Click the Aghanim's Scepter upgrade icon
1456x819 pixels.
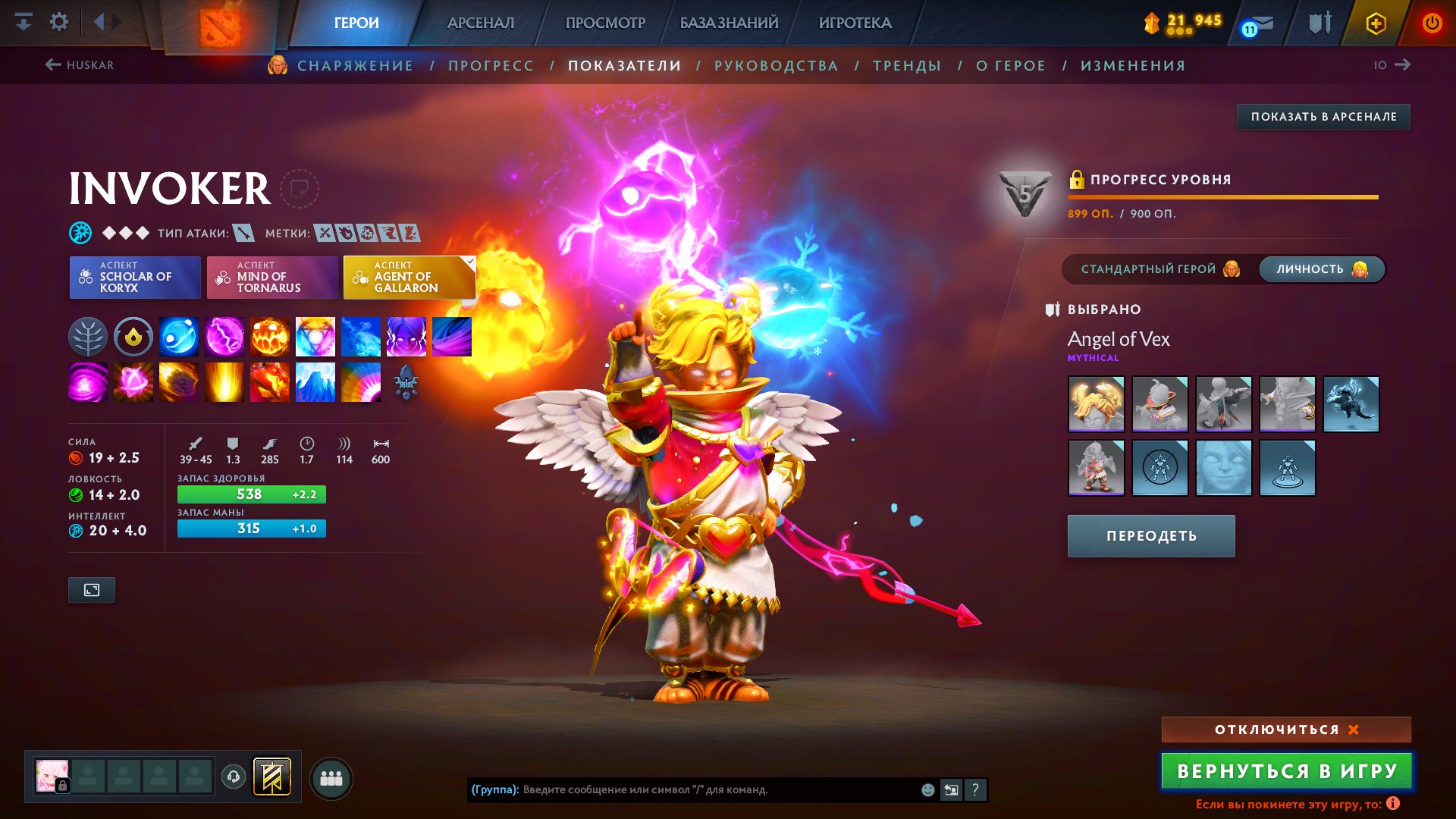pyautogui.click(x=406, y=381)
